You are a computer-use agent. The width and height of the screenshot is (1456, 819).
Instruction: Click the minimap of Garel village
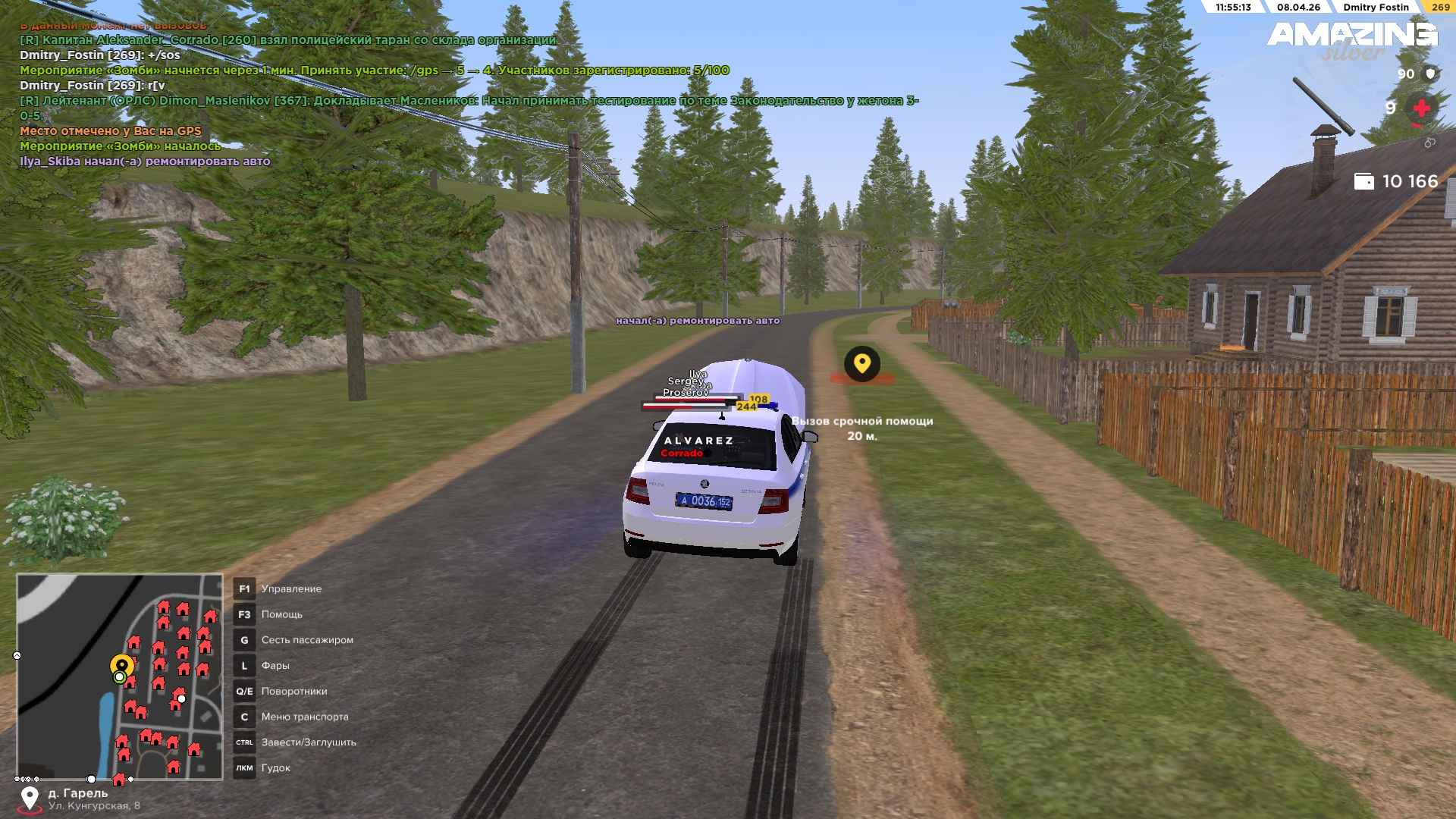click(120, 676)
